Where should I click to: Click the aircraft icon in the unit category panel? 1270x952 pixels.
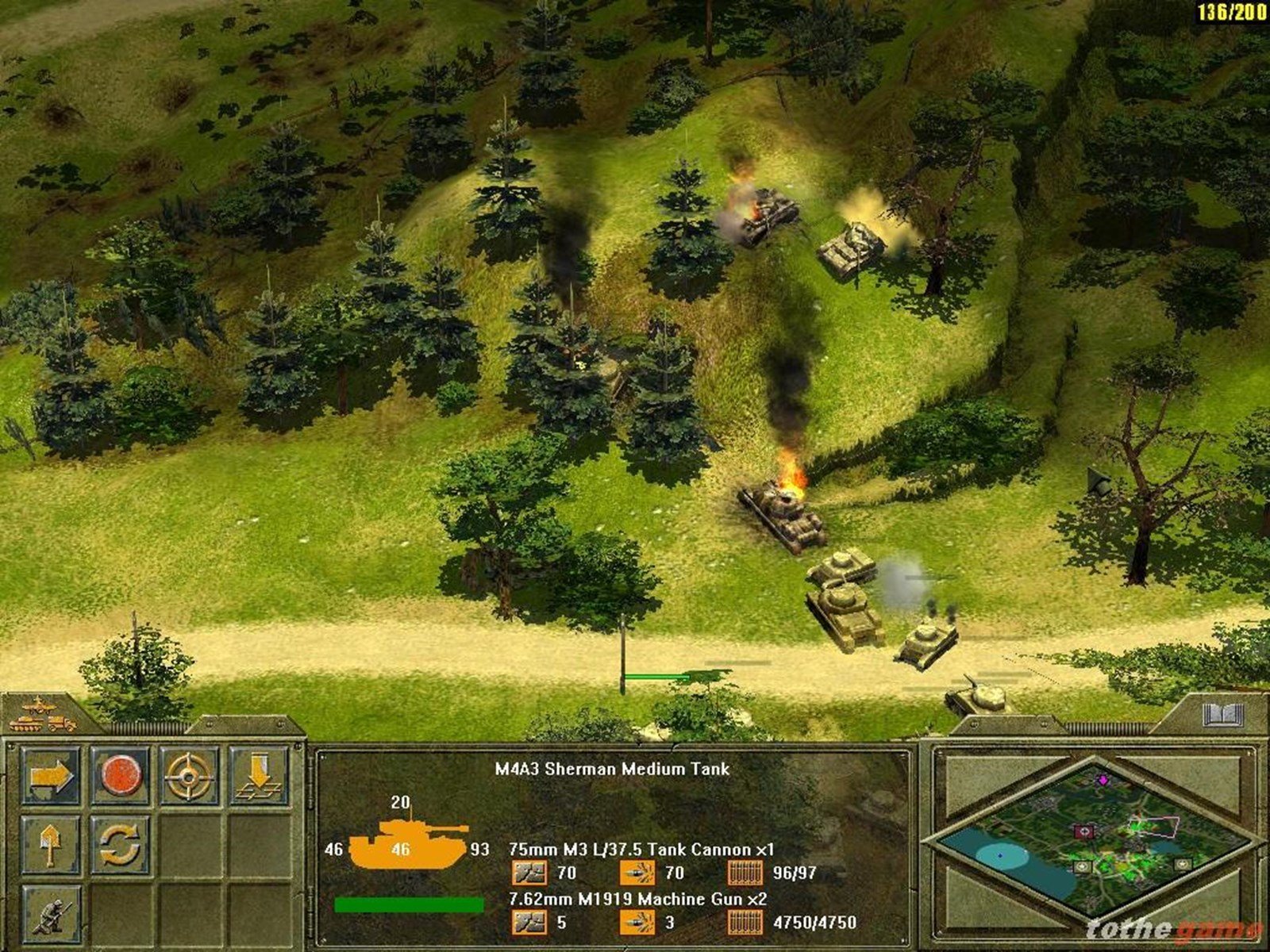(x=38, y=706)
